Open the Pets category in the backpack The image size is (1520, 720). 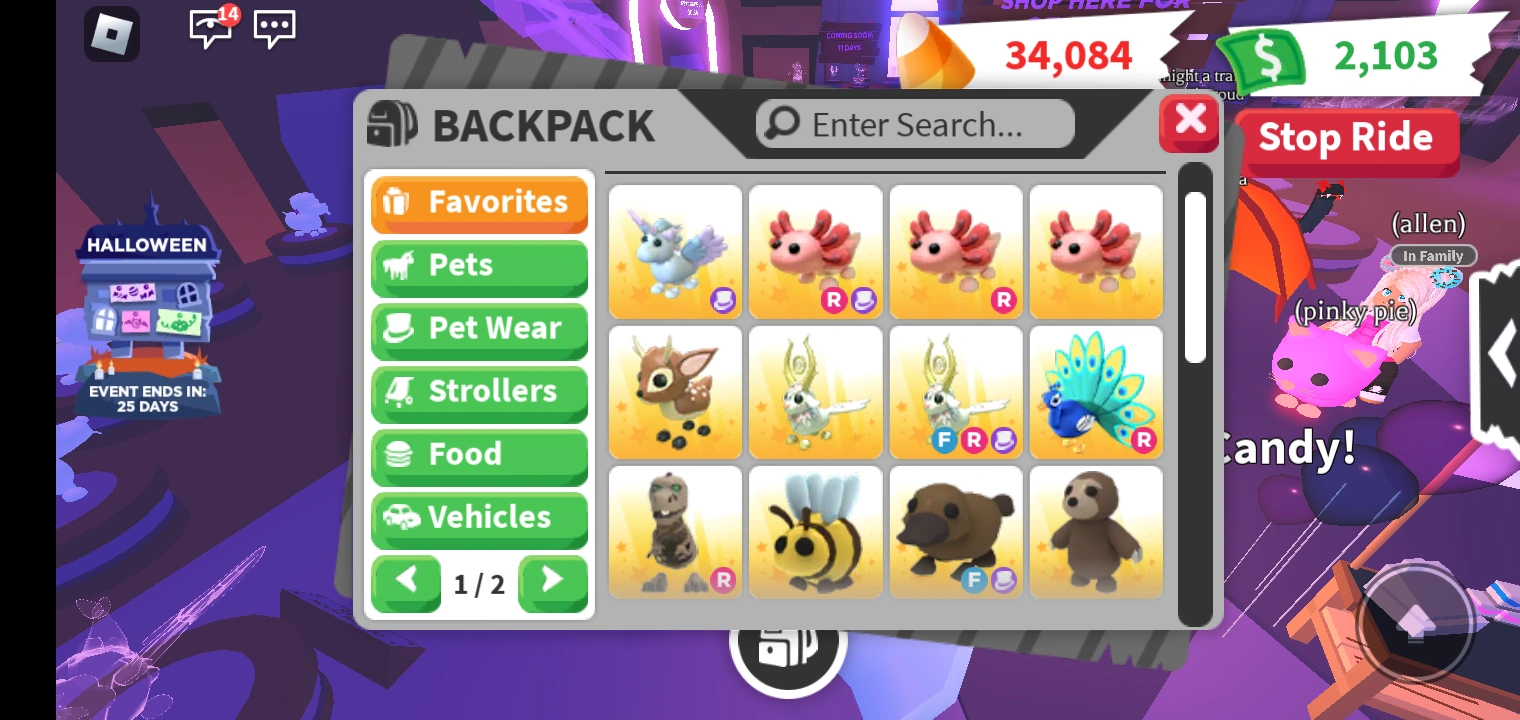pyautogui.click(x=478, y=265)
